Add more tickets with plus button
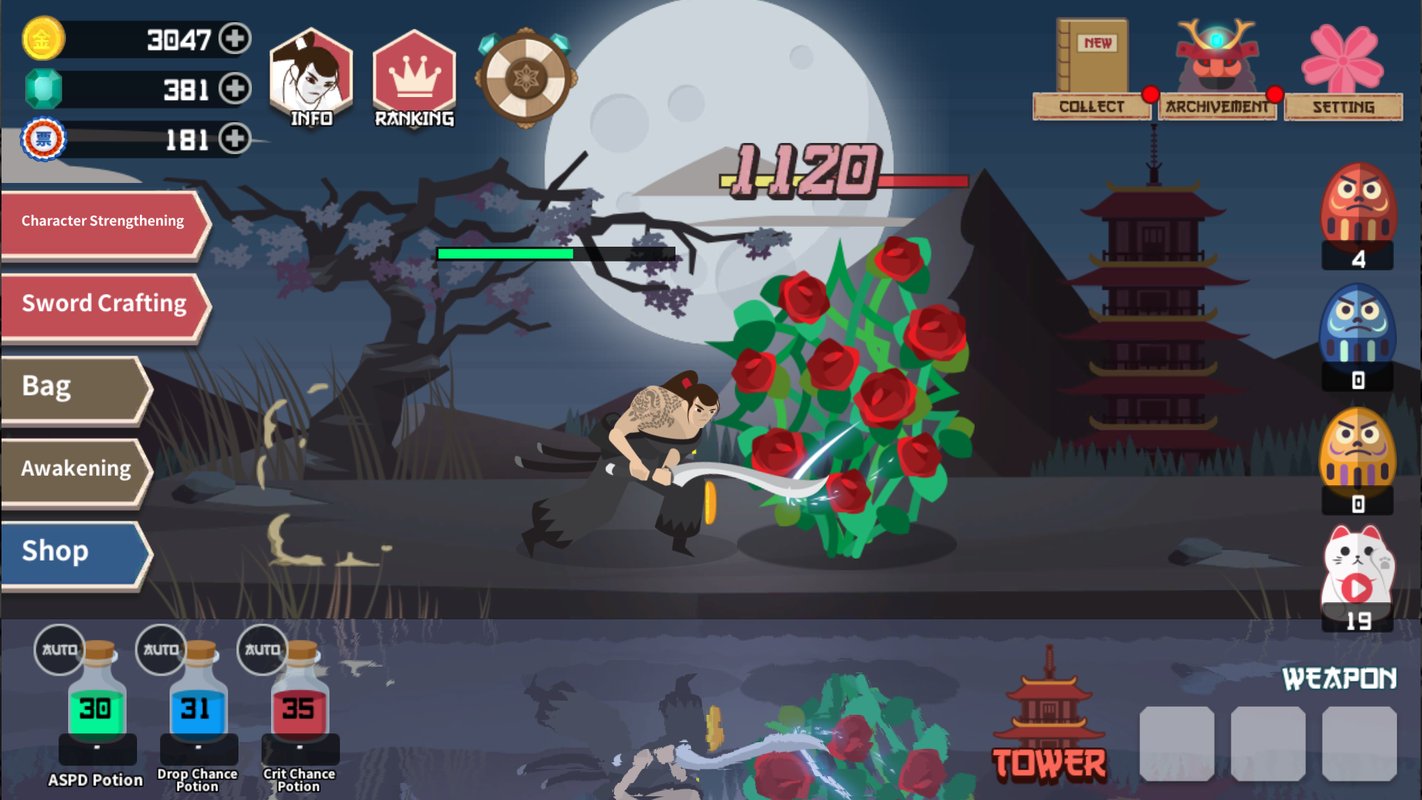This screenshot has height=800, width=1422. click(235, 138)
